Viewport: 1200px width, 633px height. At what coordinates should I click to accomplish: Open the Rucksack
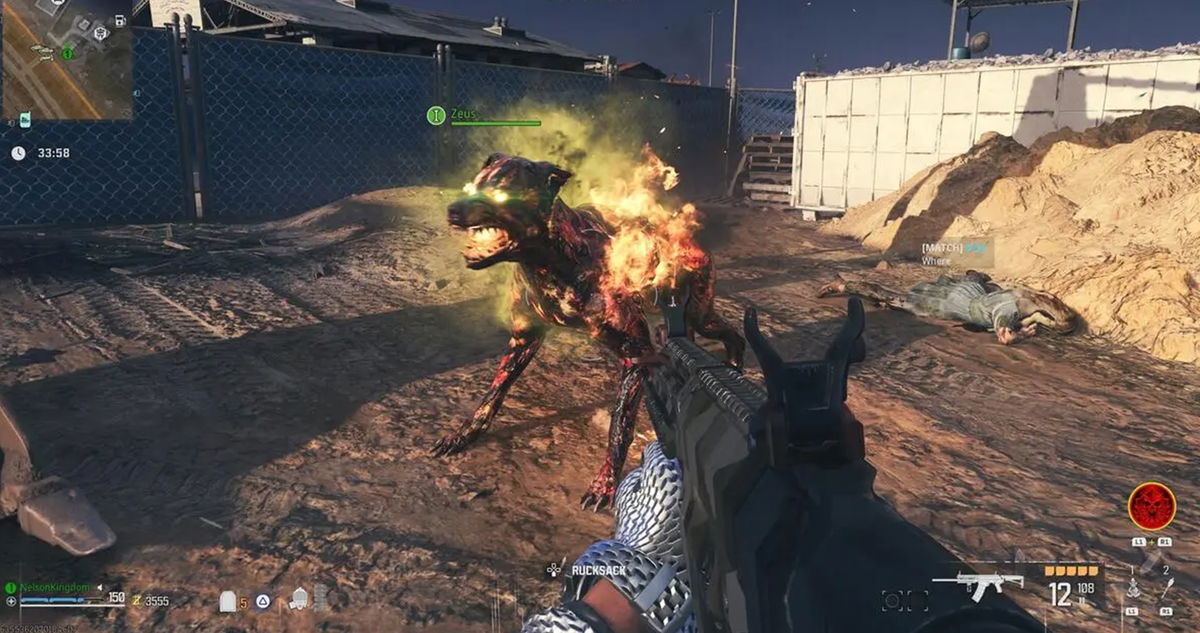coord(597,571)
